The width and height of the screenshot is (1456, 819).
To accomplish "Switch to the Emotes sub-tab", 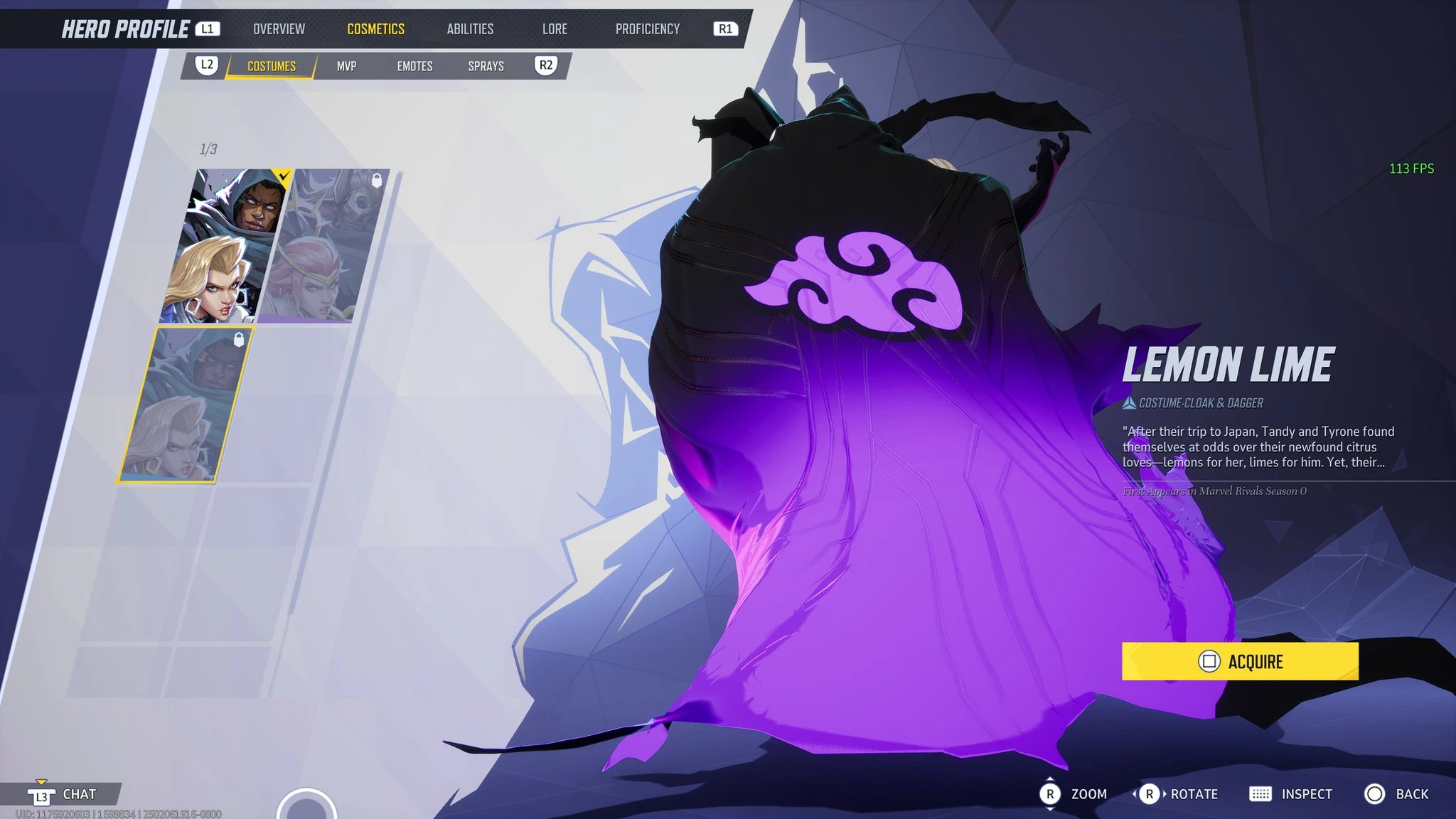I will click(x=414, y=66).
